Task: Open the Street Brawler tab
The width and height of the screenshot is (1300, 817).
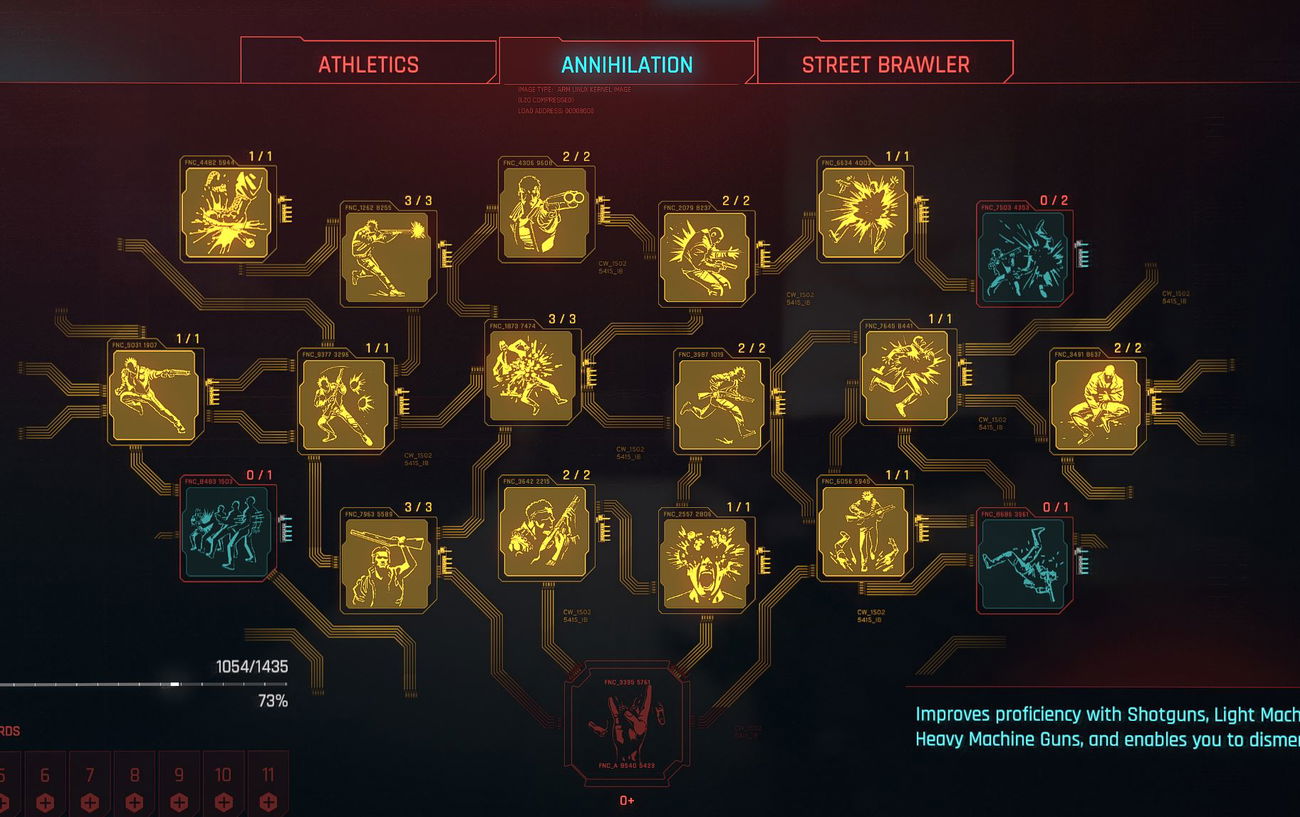Action: pyautogui.click(x=885, y=65)
